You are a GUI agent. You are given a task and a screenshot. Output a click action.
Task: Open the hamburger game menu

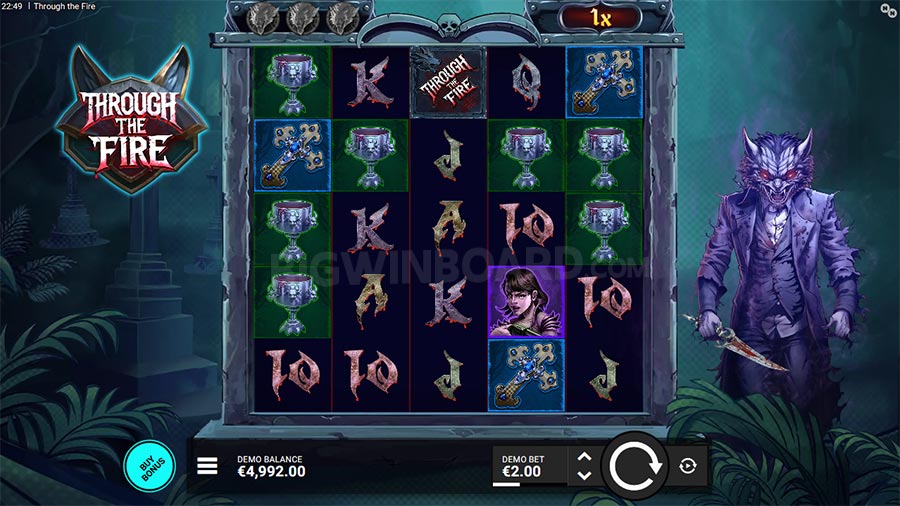(x=207, y=466)
